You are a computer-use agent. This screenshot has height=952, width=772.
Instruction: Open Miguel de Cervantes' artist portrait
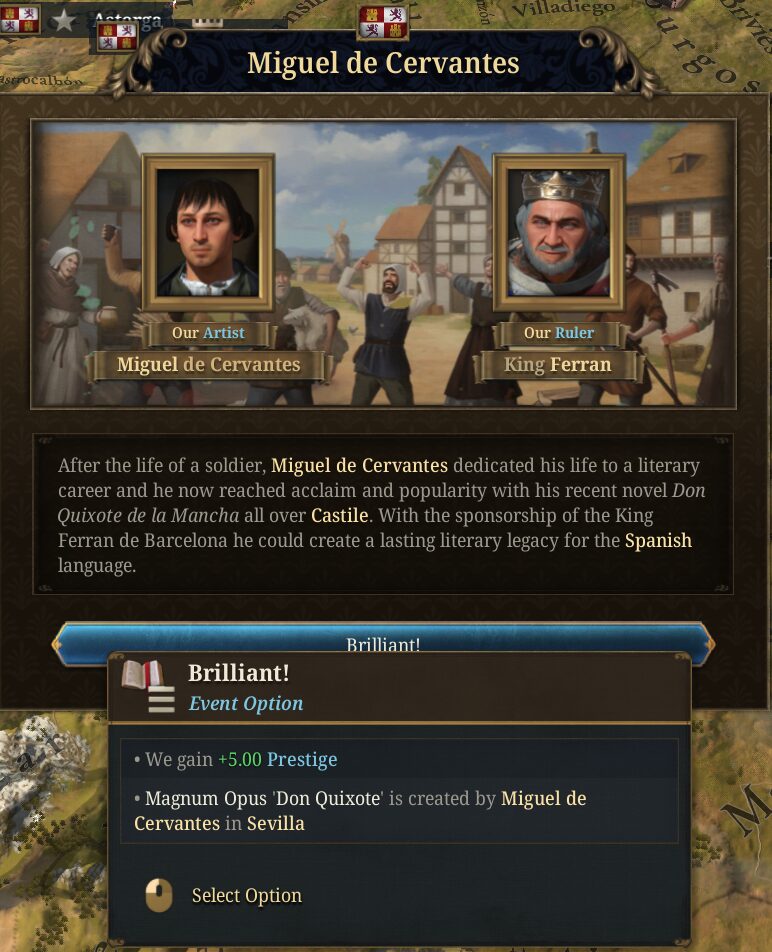tap(208, 233)
